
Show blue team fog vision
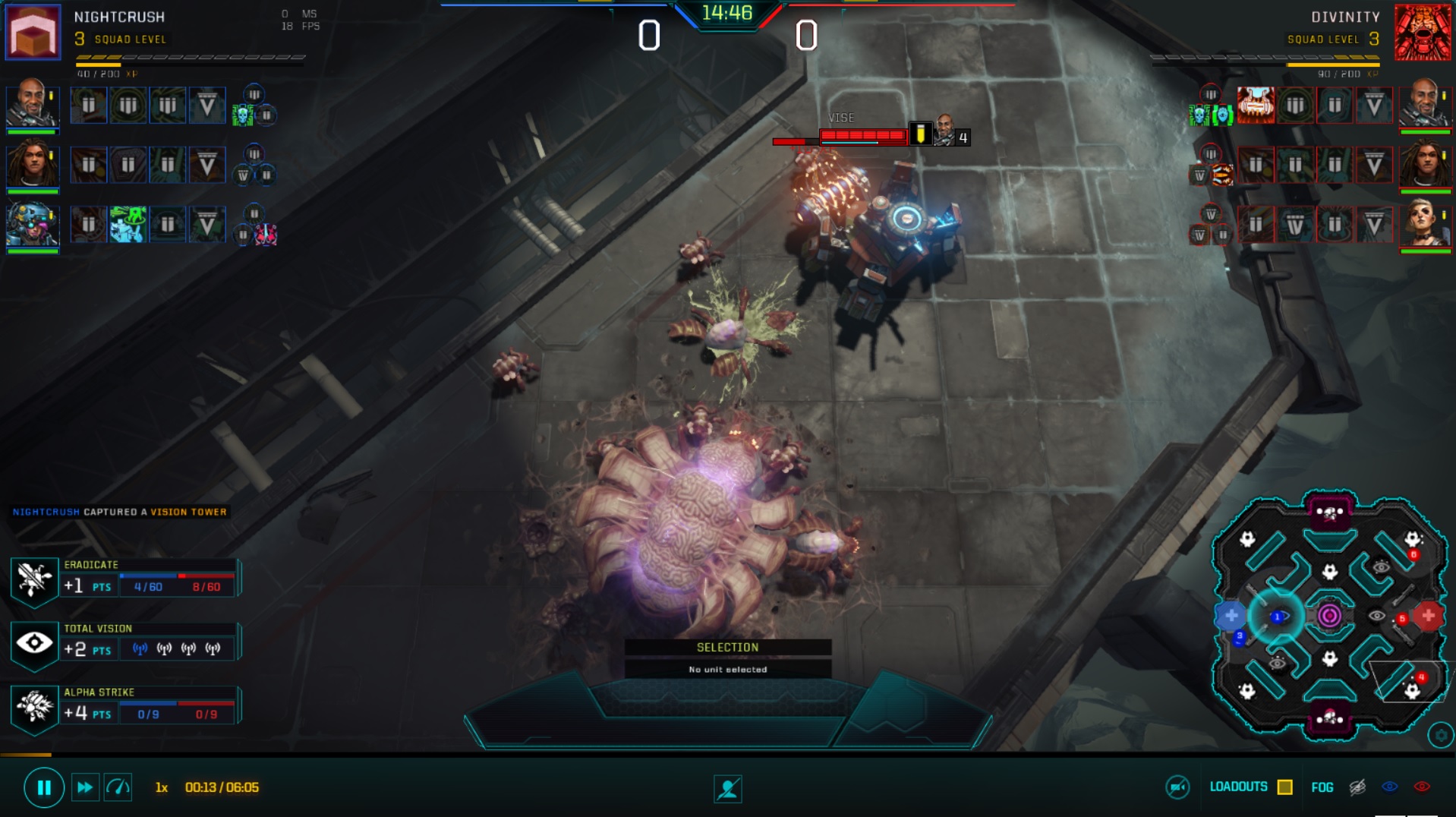click(1389, 787)
